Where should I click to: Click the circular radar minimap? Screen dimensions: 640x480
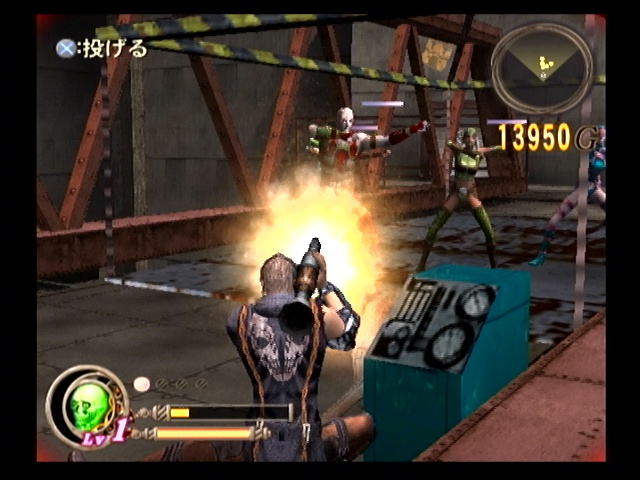tap(542, 68)
